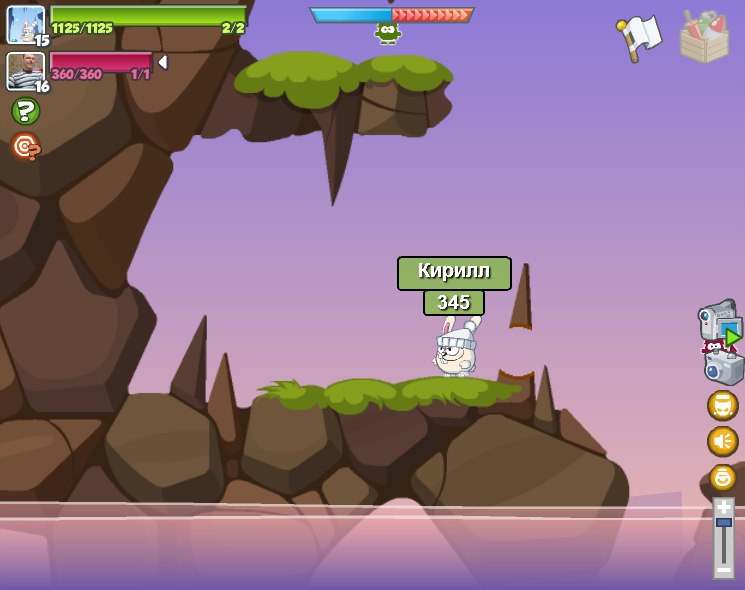Take a screenshot with the photo camera
This screenshot has width=745, height=590.
tap(724, 366)
